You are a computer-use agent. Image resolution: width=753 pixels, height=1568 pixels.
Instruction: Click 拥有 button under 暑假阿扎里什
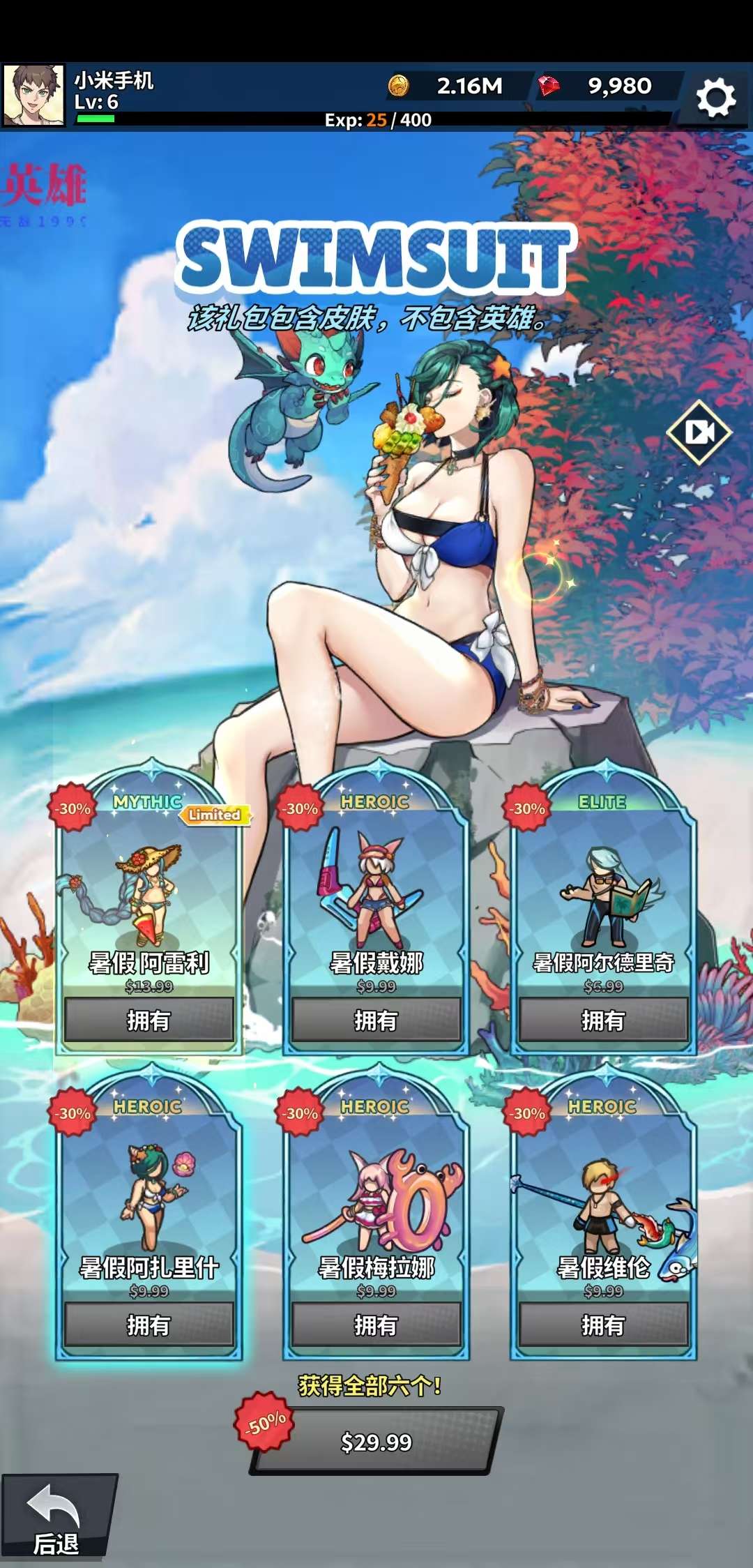pos(149,1325)
